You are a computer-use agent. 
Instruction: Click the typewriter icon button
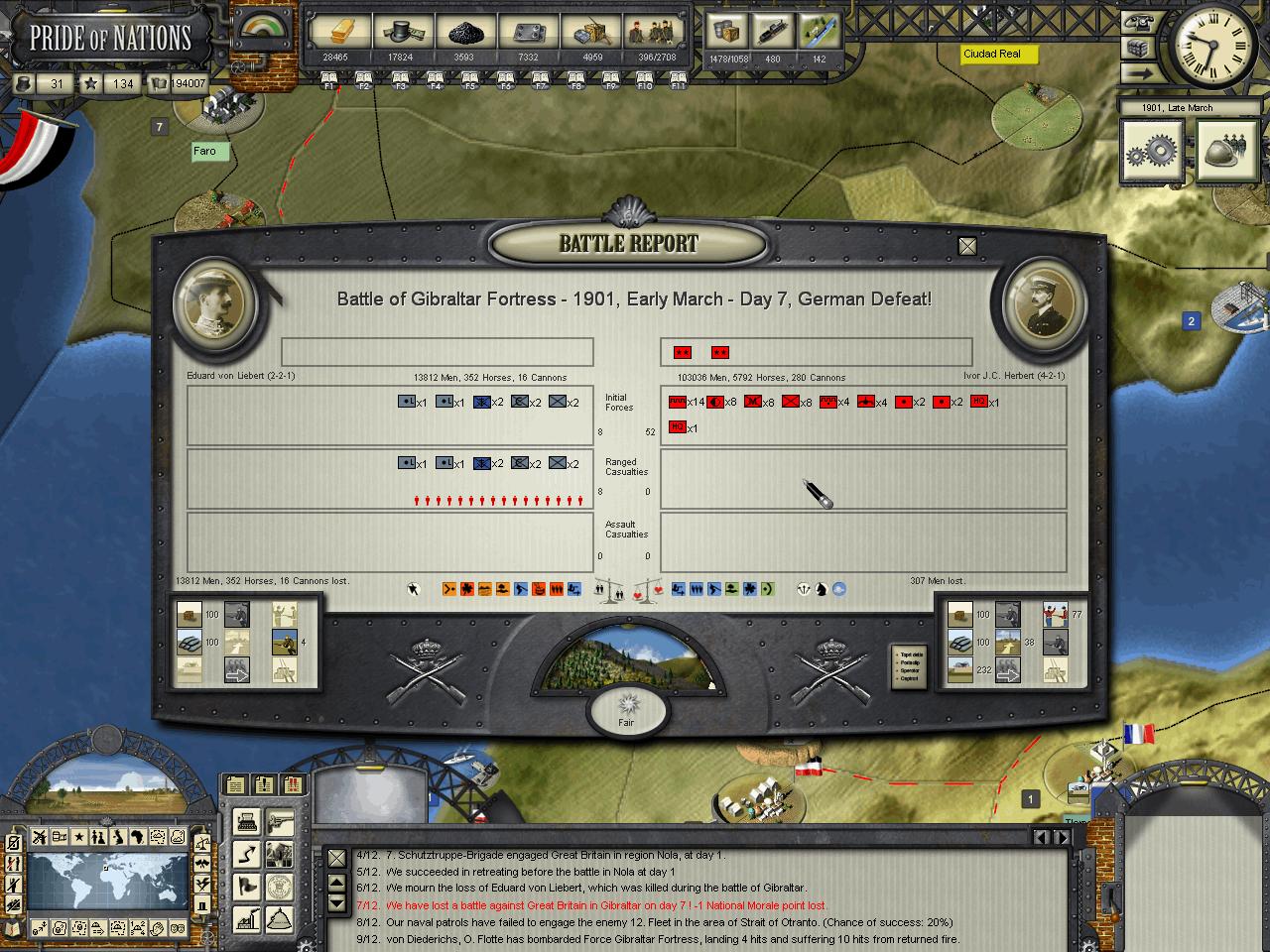point(246,822)
